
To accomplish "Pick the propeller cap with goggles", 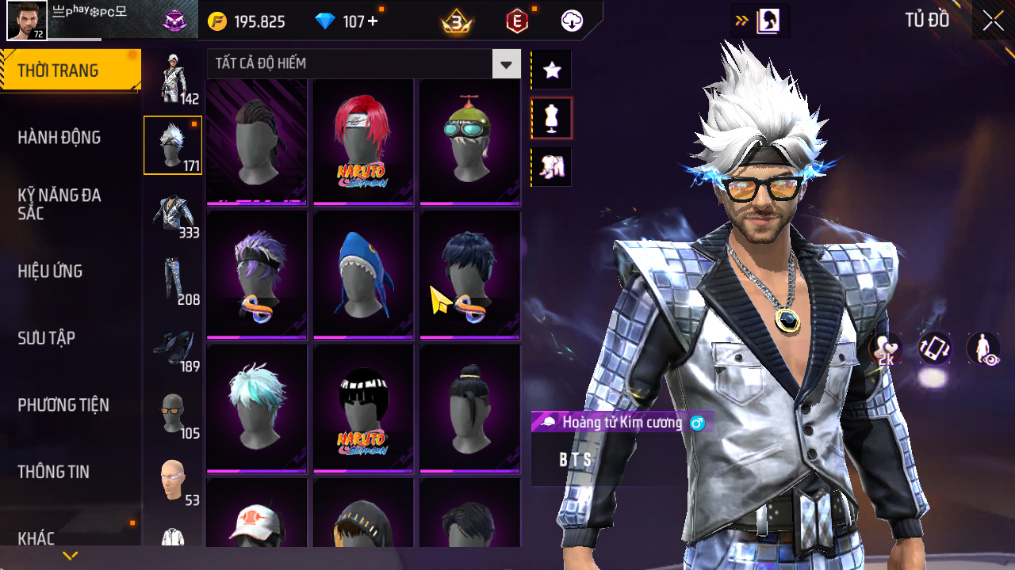I will [469, 140].
